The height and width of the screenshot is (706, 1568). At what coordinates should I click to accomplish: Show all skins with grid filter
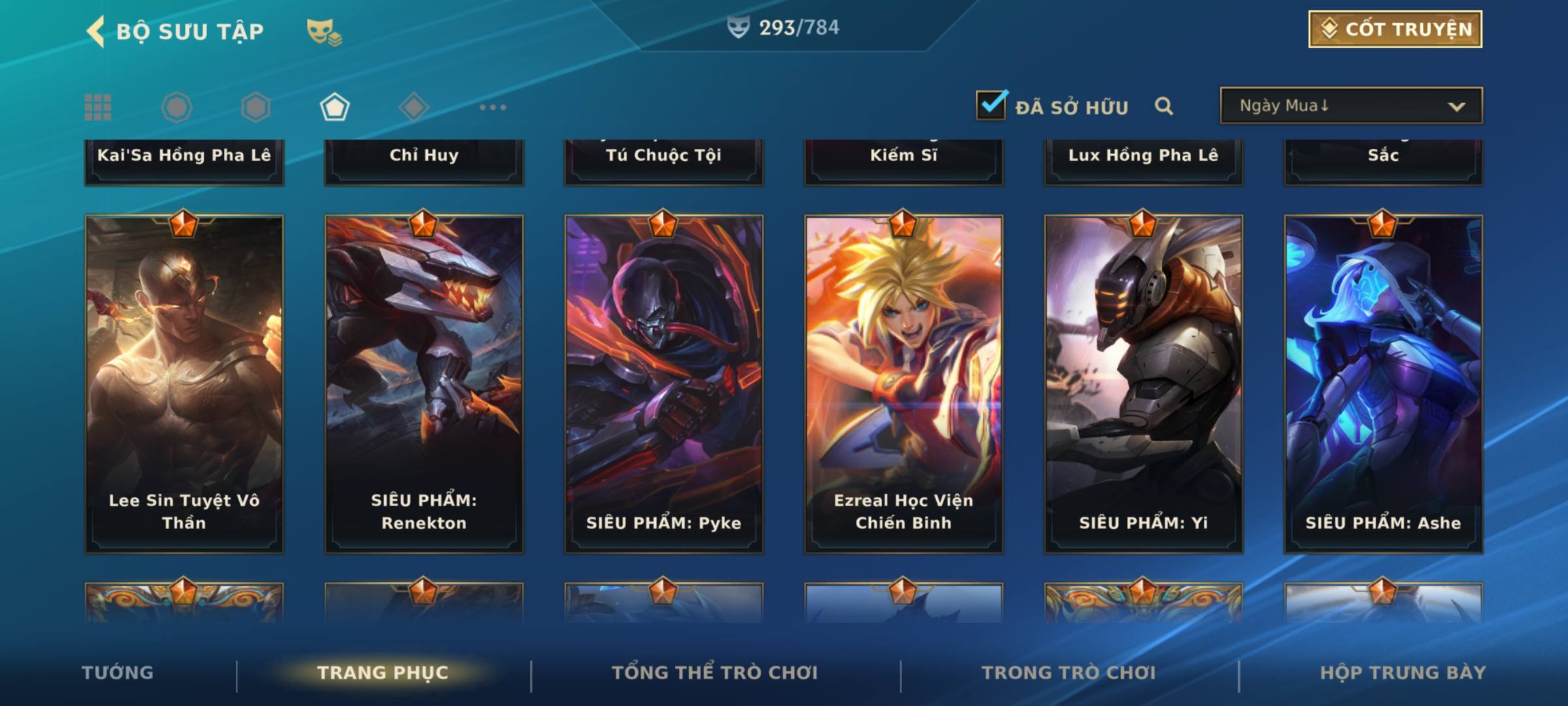[98, 107]
